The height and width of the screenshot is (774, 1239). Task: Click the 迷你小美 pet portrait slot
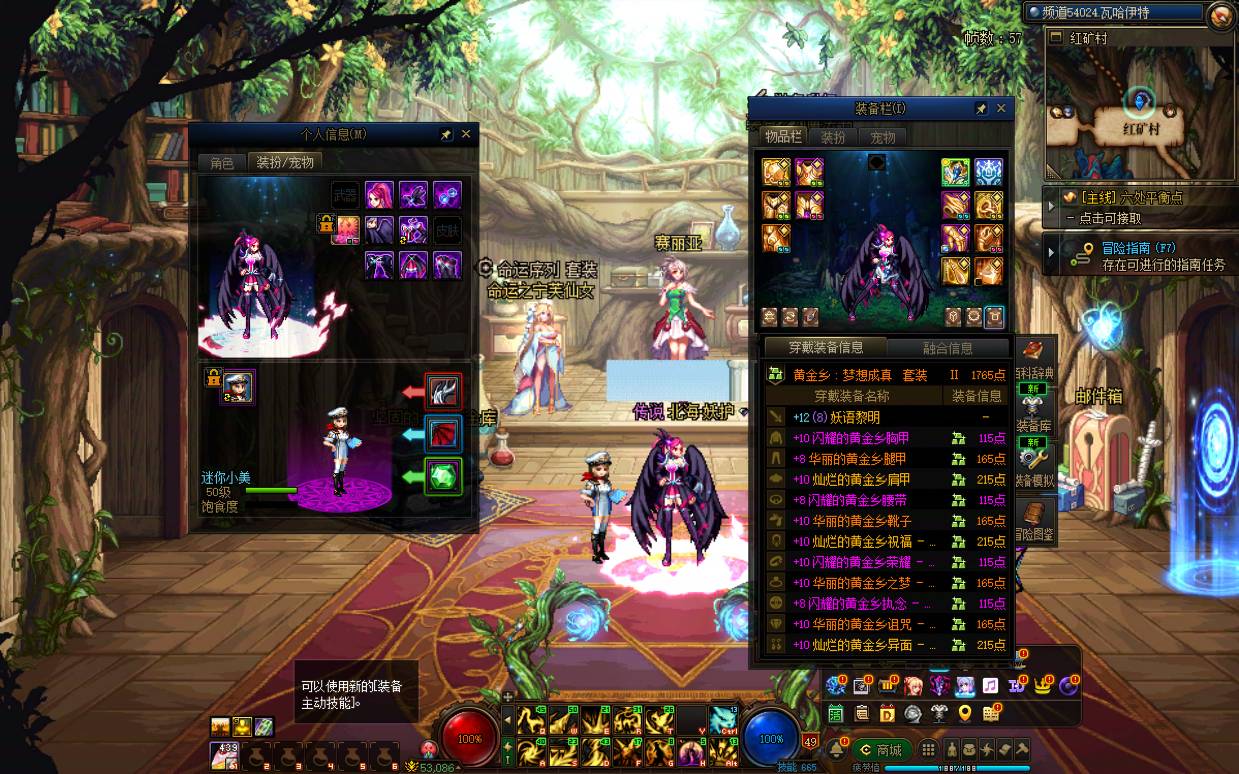pos(238,387)
